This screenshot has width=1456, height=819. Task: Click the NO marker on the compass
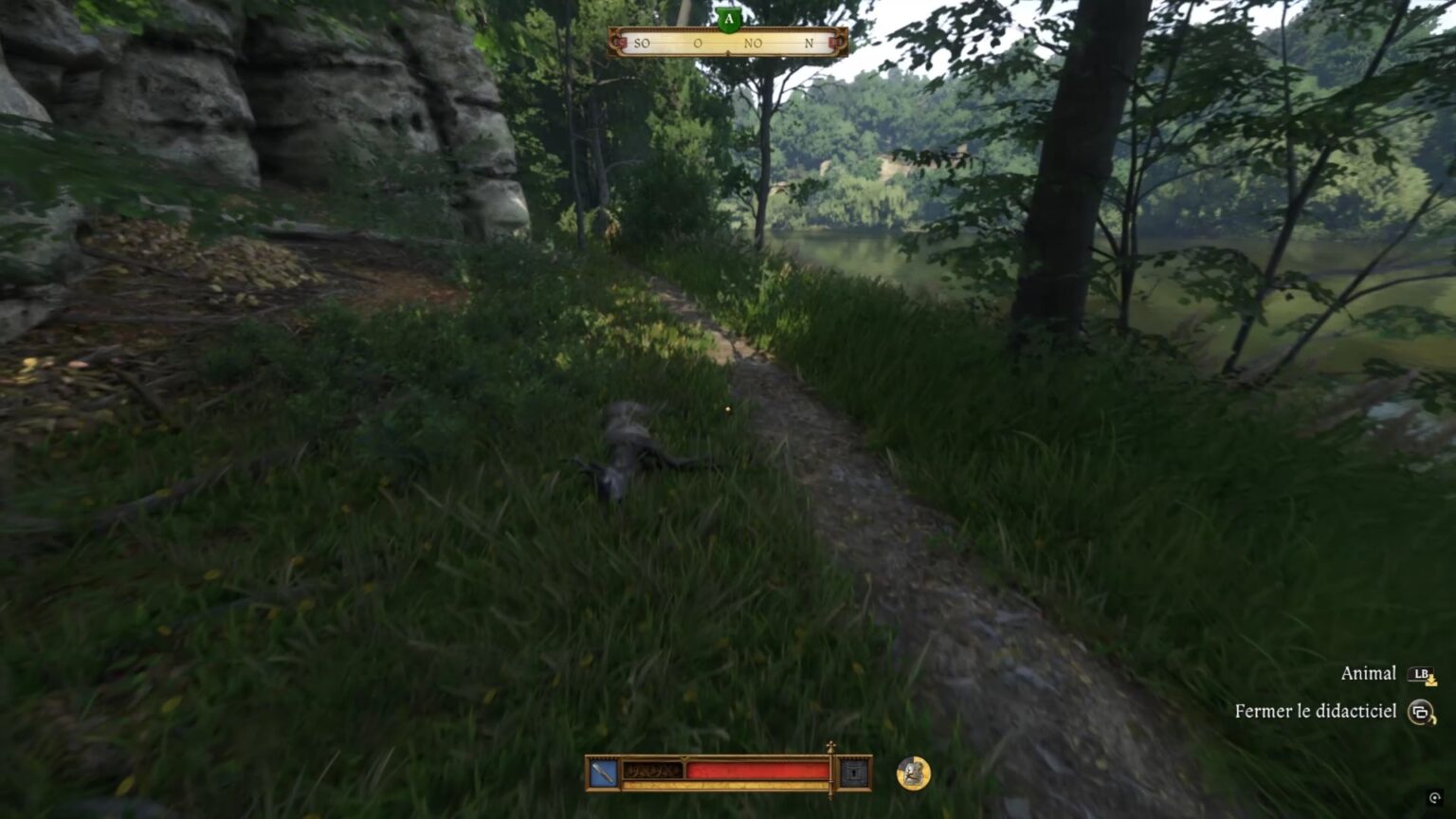point(753,43)
